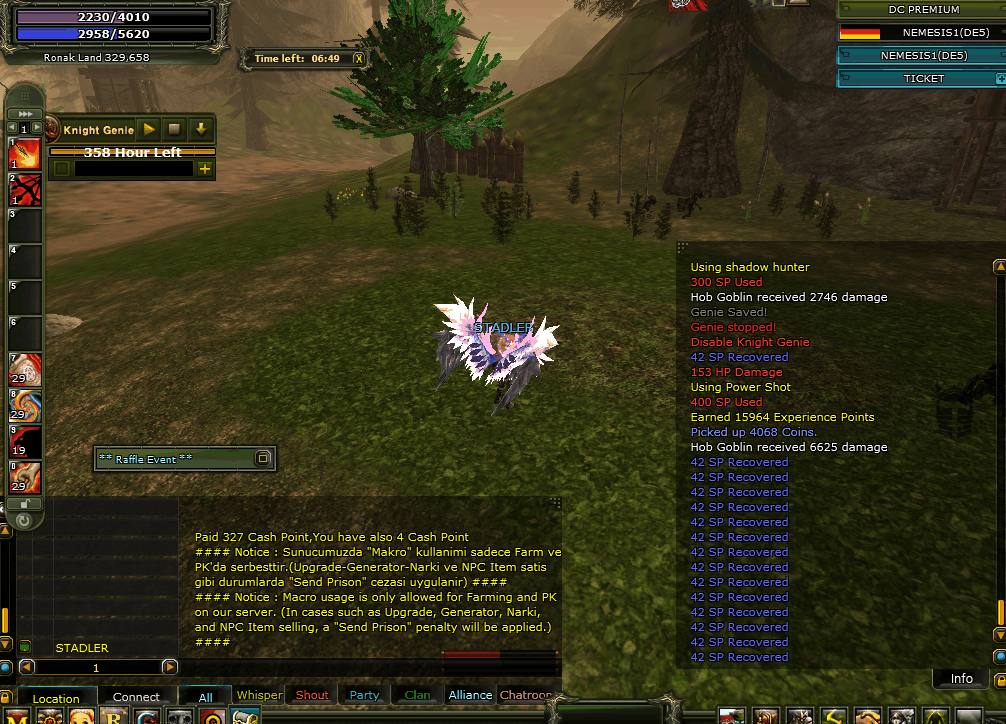Open the Connect tab
Screen dimensions: 1006x724
(136, 697)
